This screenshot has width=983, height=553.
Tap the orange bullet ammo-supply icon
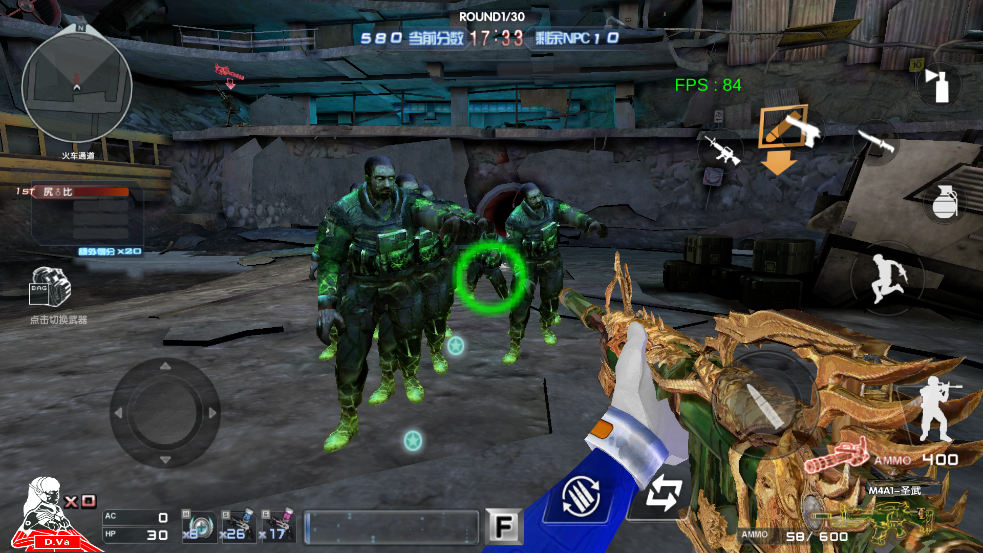point(772,126)
